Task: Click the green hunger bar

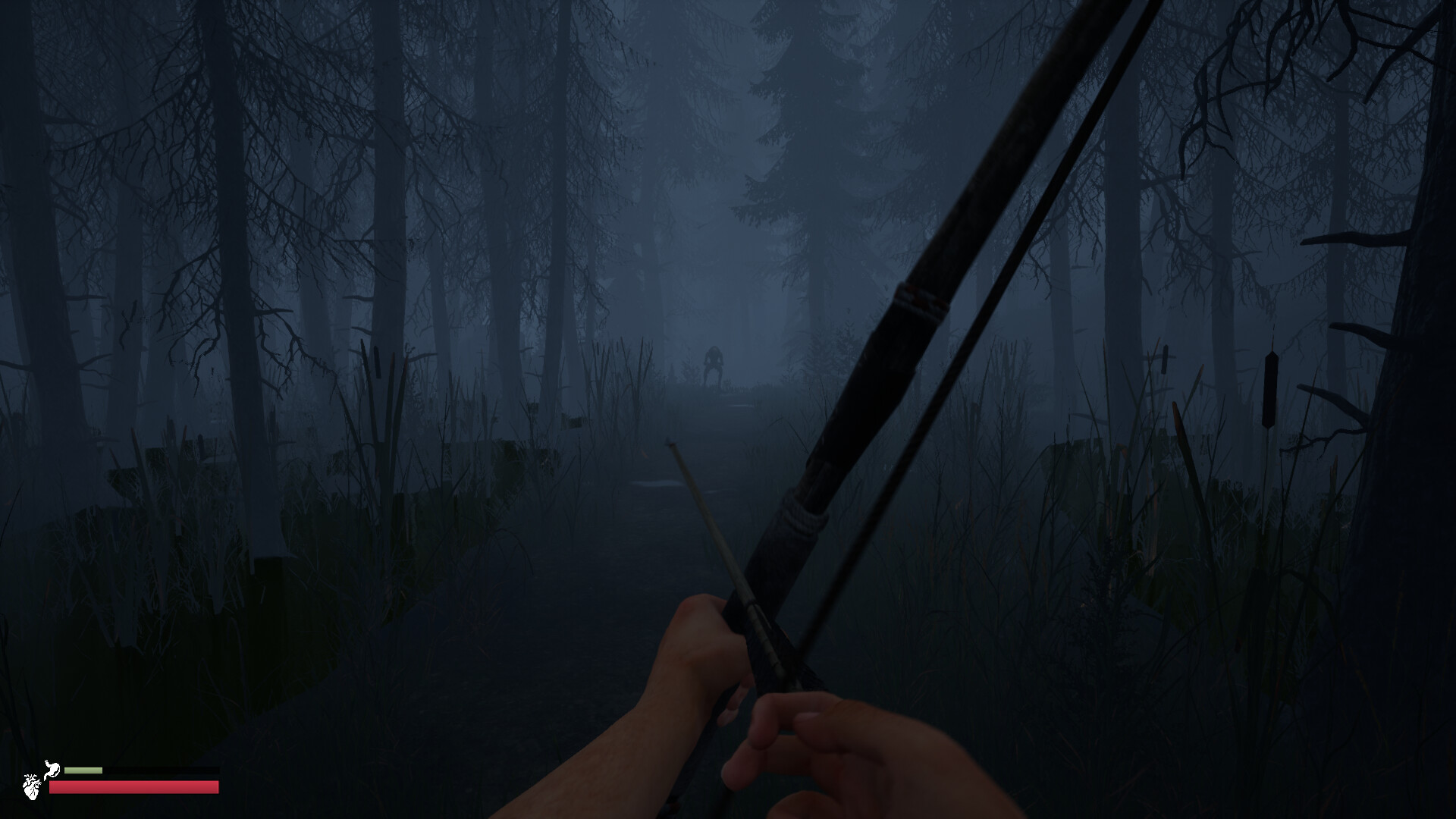Action: pos(82,769)
